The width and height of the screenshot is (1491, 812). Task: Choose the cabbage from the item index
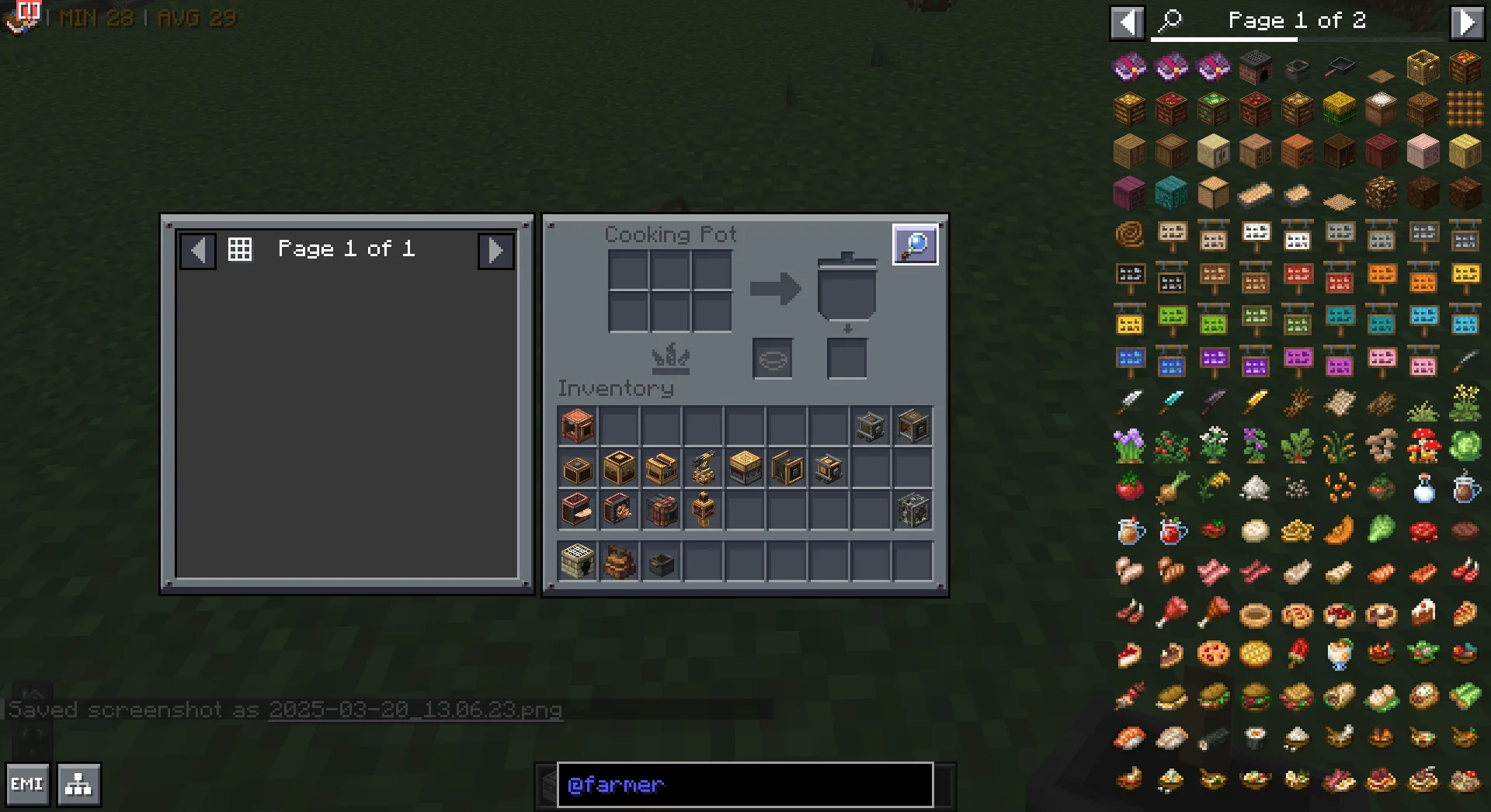pos(1465,446)
